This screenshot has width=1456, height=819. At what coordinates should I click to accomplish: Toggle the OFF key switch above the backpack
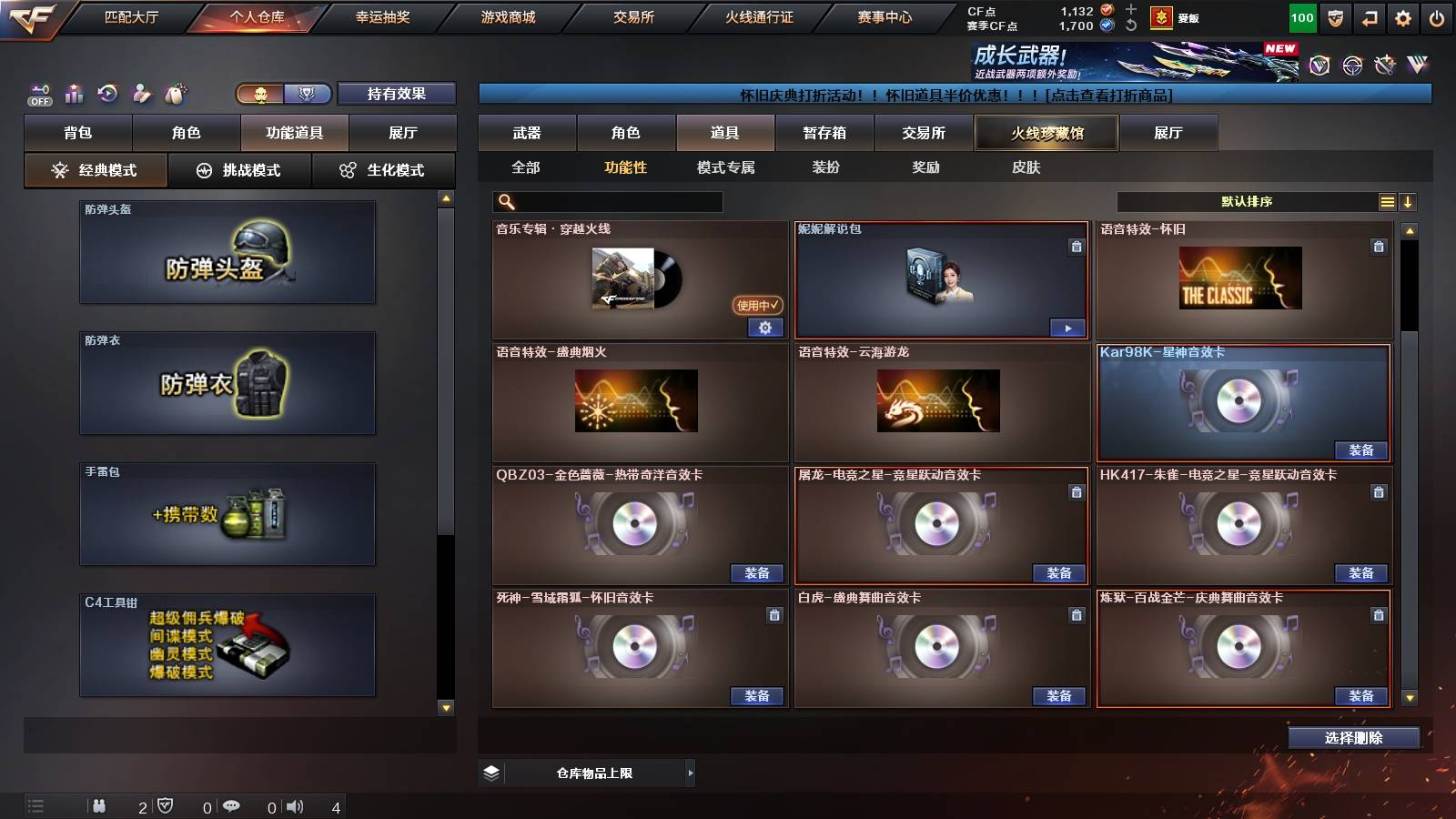(x=37, y=91)
